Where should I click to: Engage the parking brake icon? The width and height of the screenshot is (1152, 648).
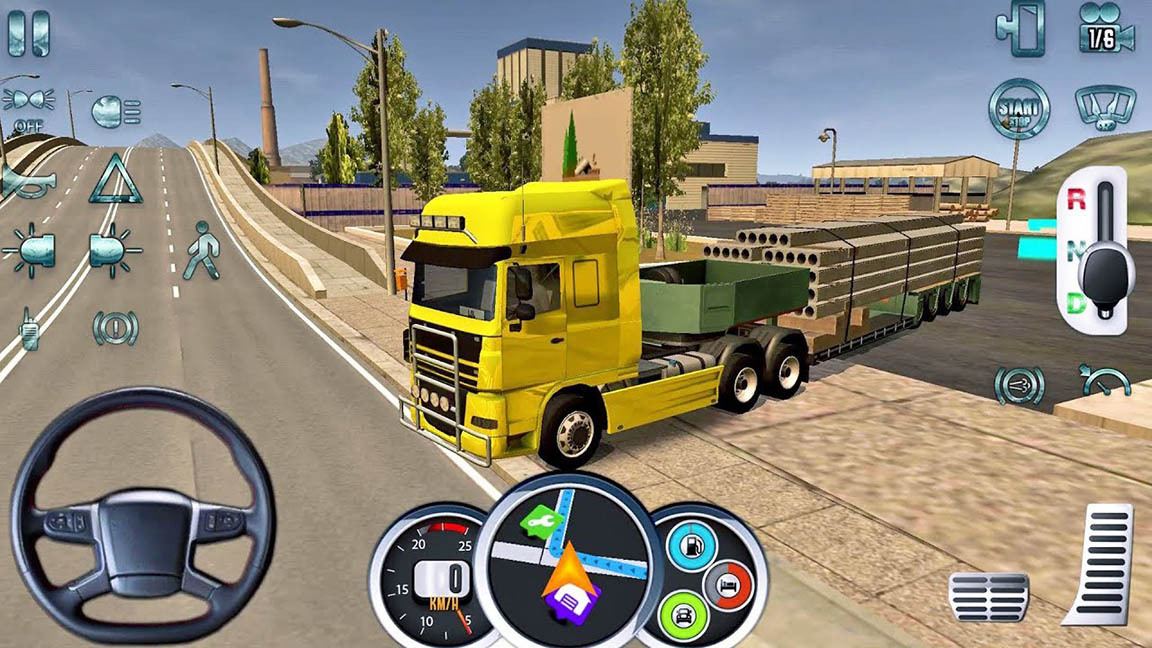pos(115,328)
